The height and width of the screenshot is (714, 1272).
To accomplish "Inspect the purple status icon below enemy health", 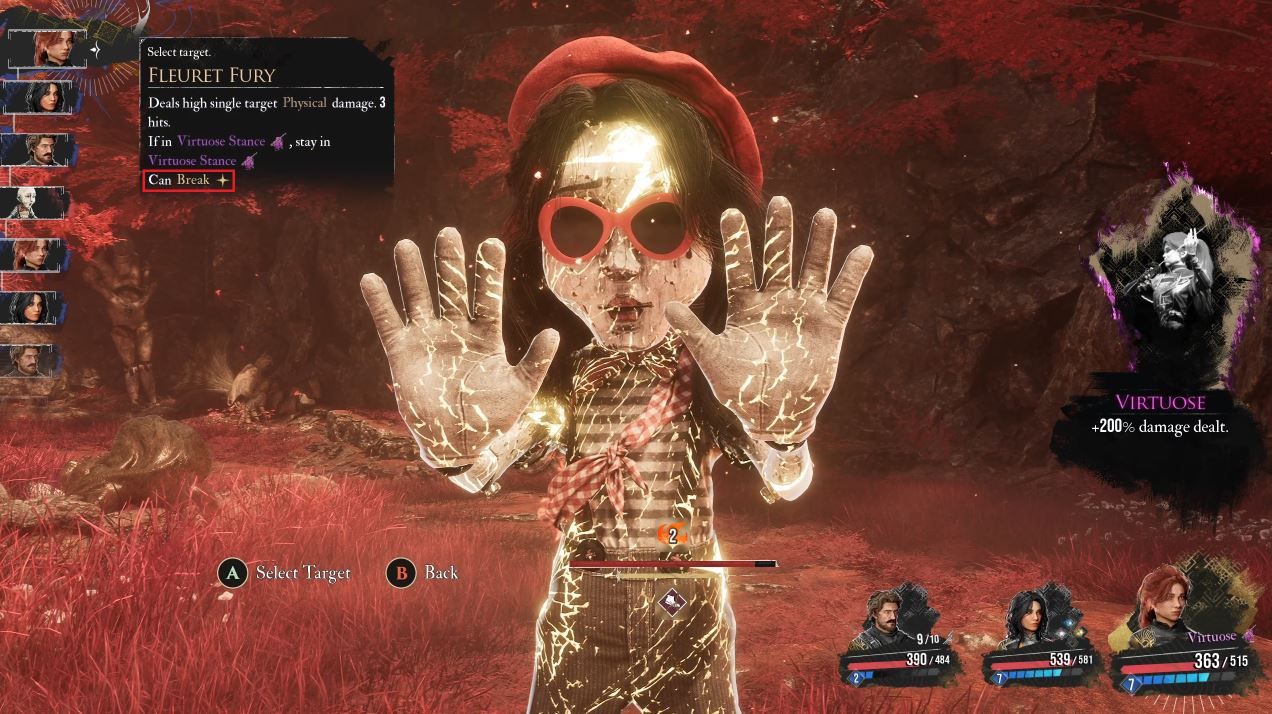I will (672, 601).
